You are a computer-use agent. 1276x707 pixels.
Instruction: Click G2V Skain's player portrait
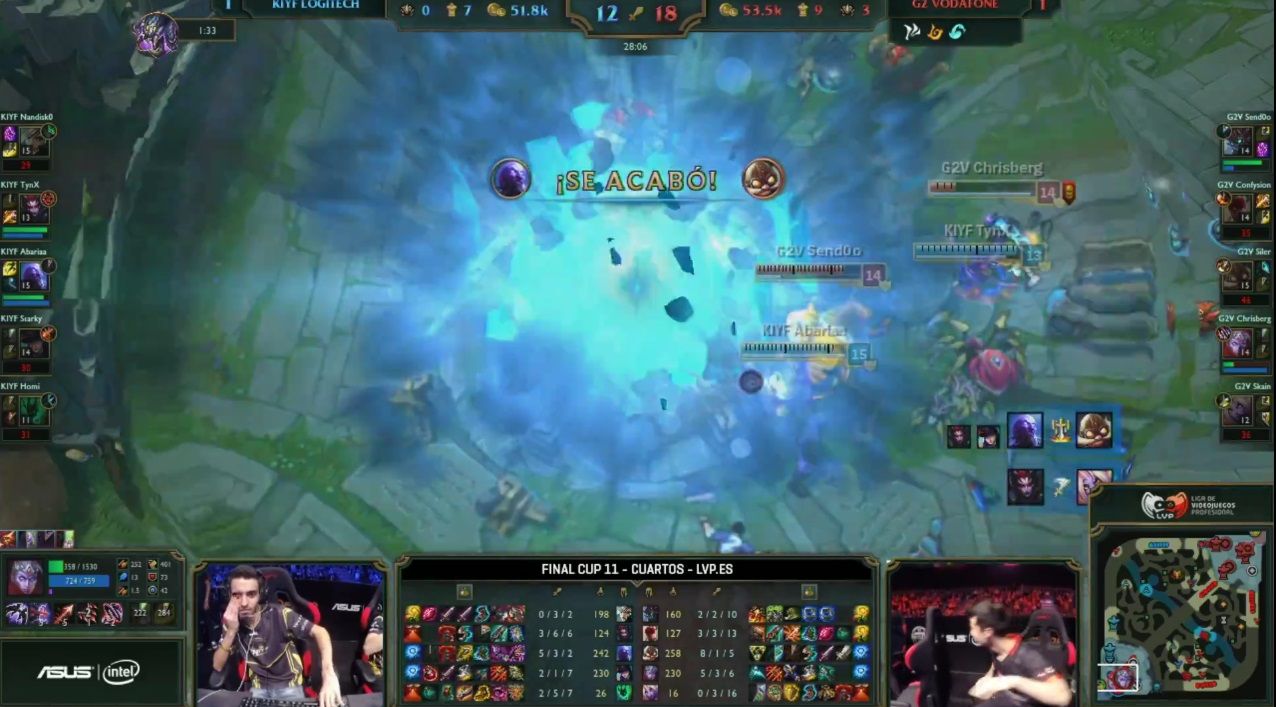(1238, 410)
